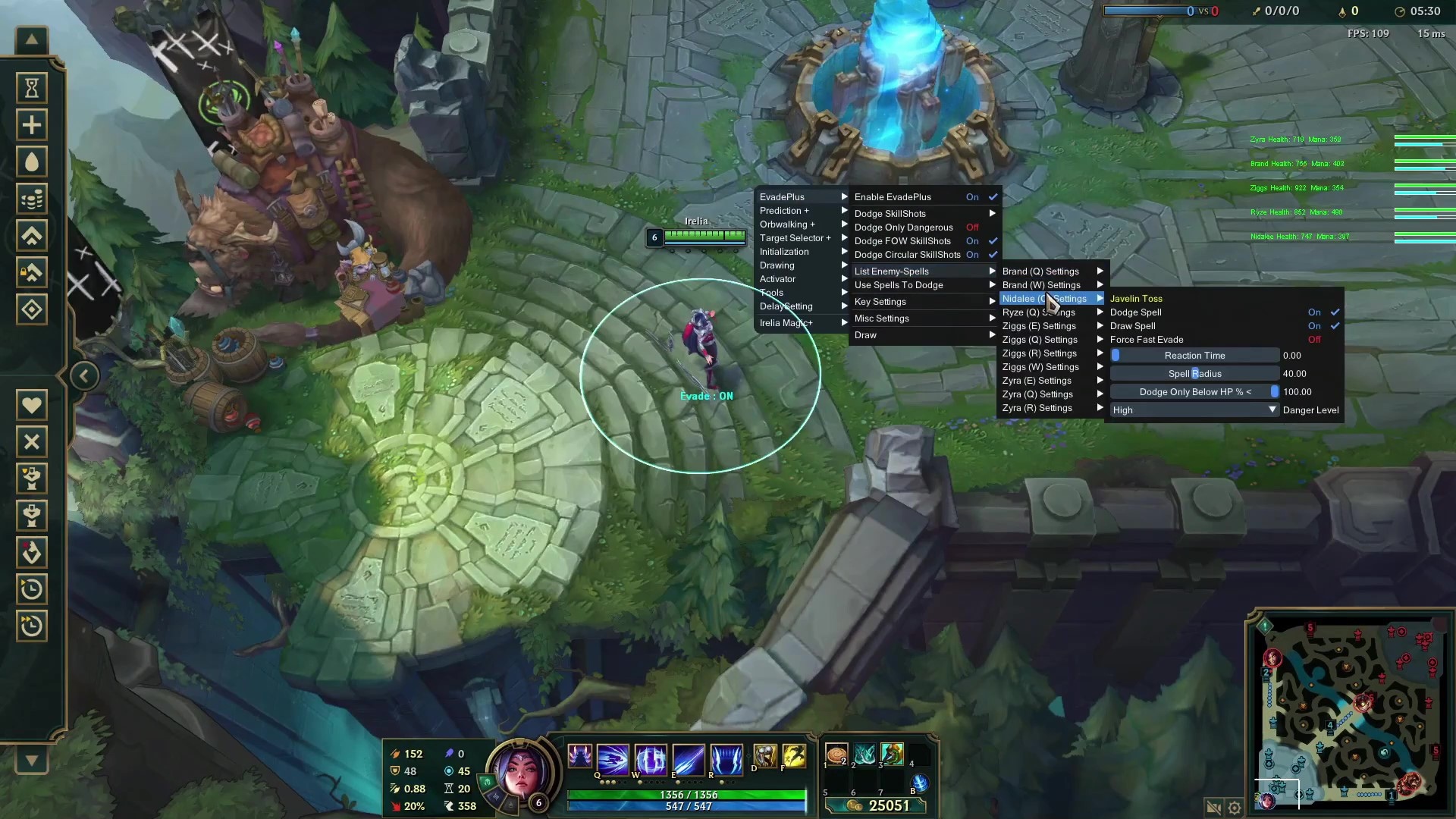Screen dimensions: 1456x819
Task: Adjust the Reaction Time slider
Action: [1194, 356]
